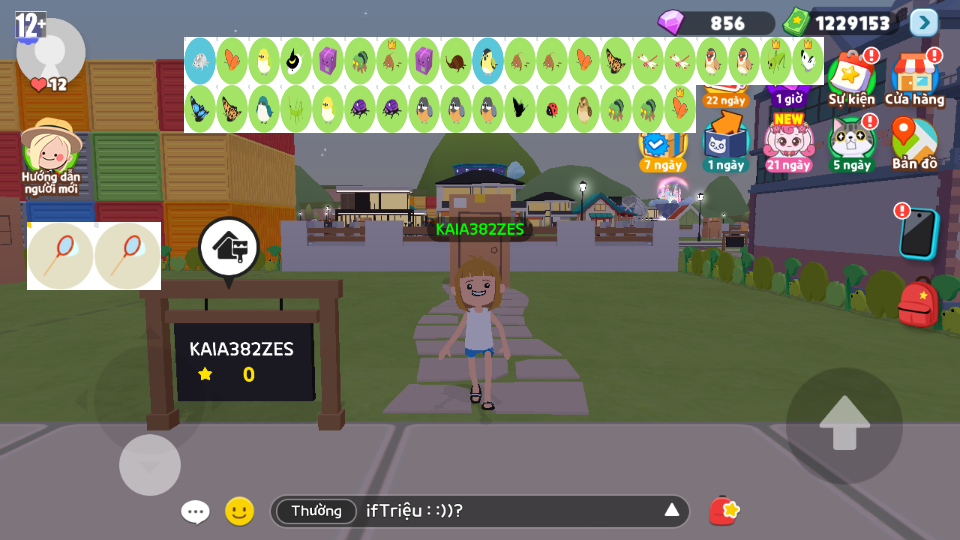Open the Cửa hàng shop

pyautogui.click(x=914, y=78)
